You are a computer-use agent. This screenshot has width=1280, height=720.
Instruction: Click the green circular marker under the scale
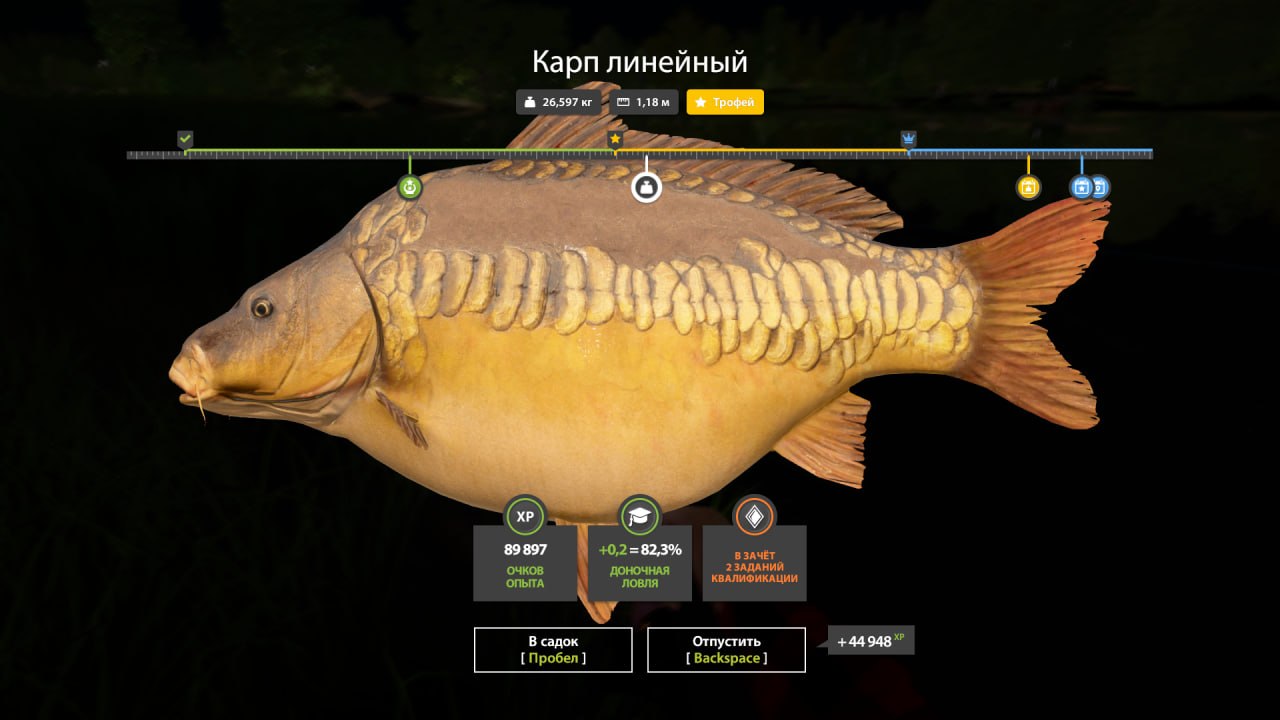[410, 187]
